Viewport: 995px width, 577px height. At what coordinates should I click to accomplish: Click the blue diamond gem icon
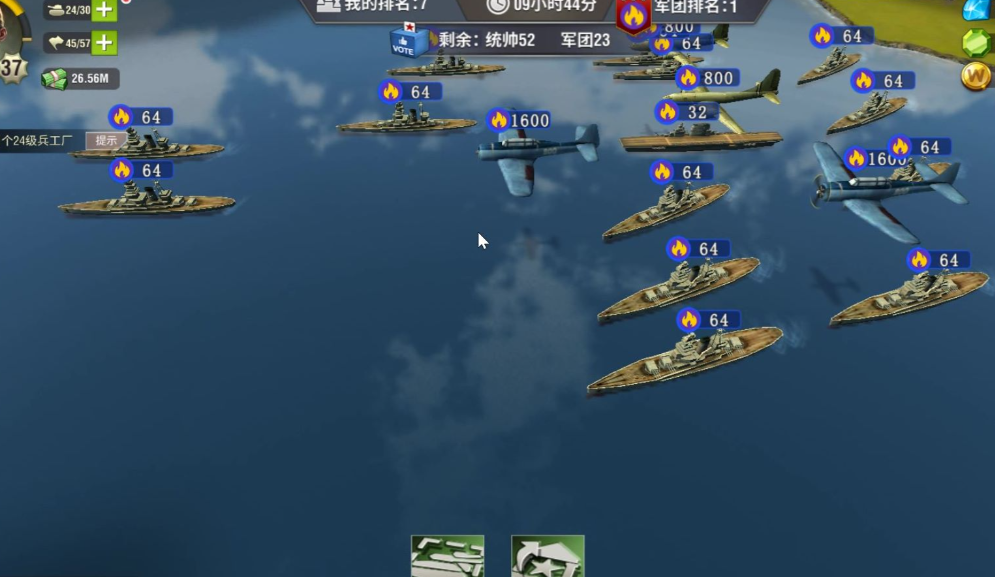point(976,10)
